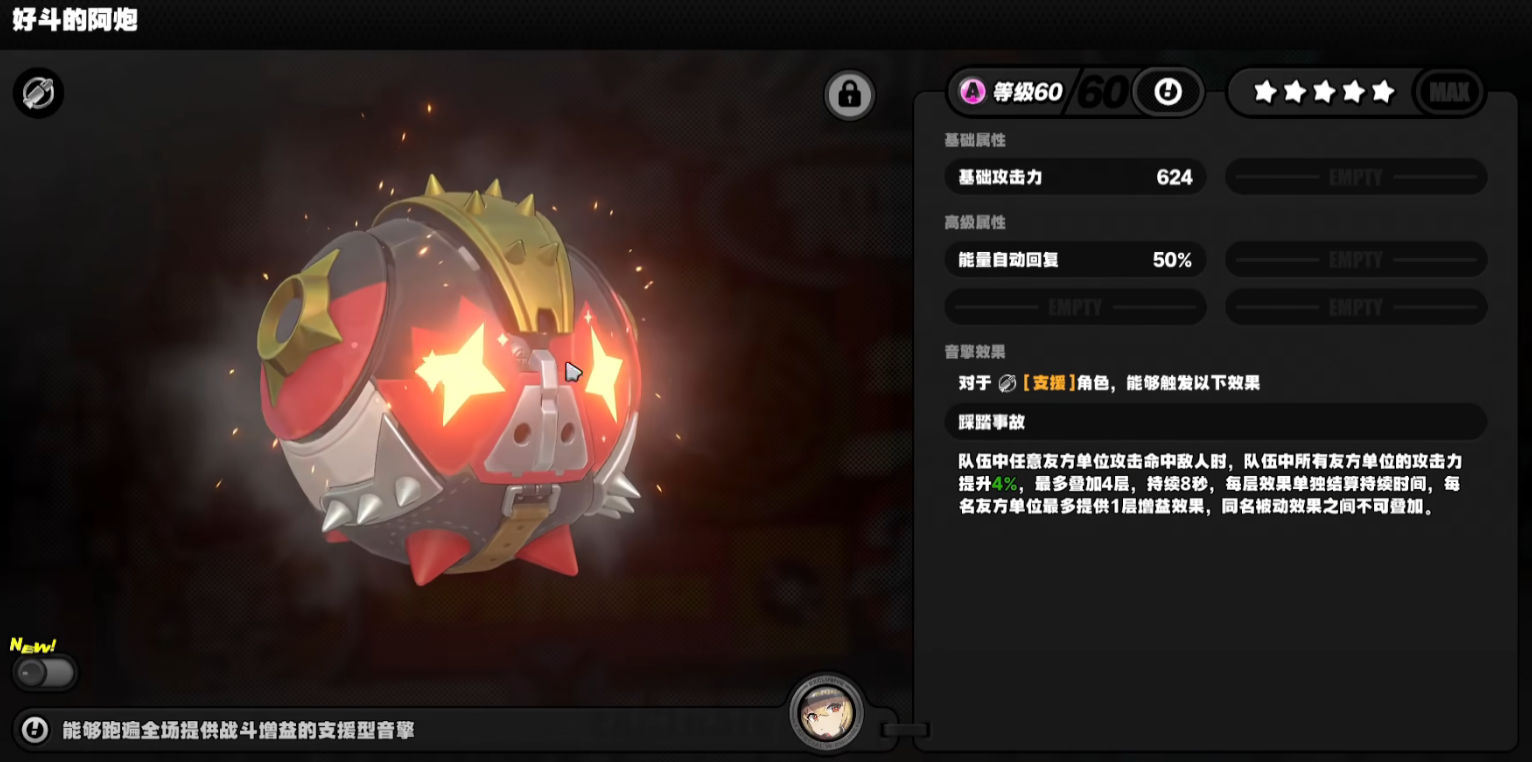Click the grenade-type W-engine icon in top-left corner
This screenshot has height=762, width=1532.
point(37,92)
